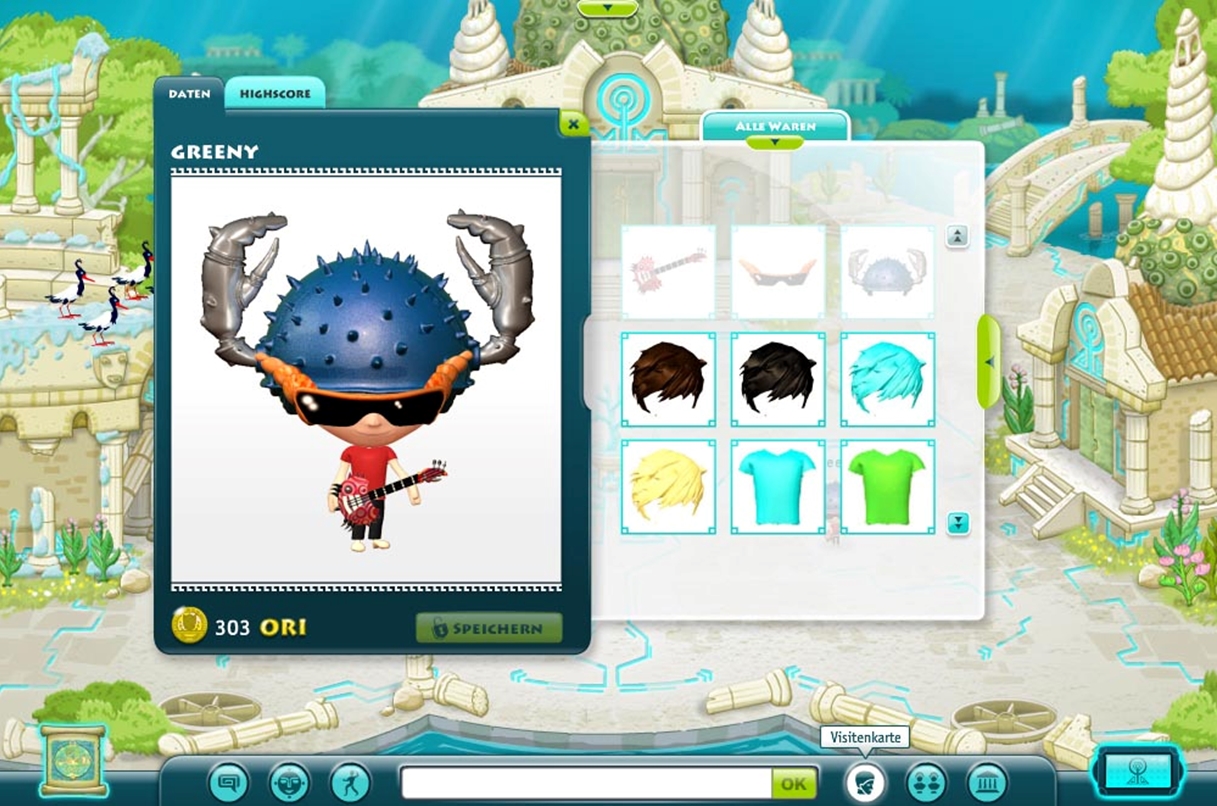Pick the turquoise hair item
Image resolution: width=1217 pixels, height=806 pixels.
click(887, 379)
